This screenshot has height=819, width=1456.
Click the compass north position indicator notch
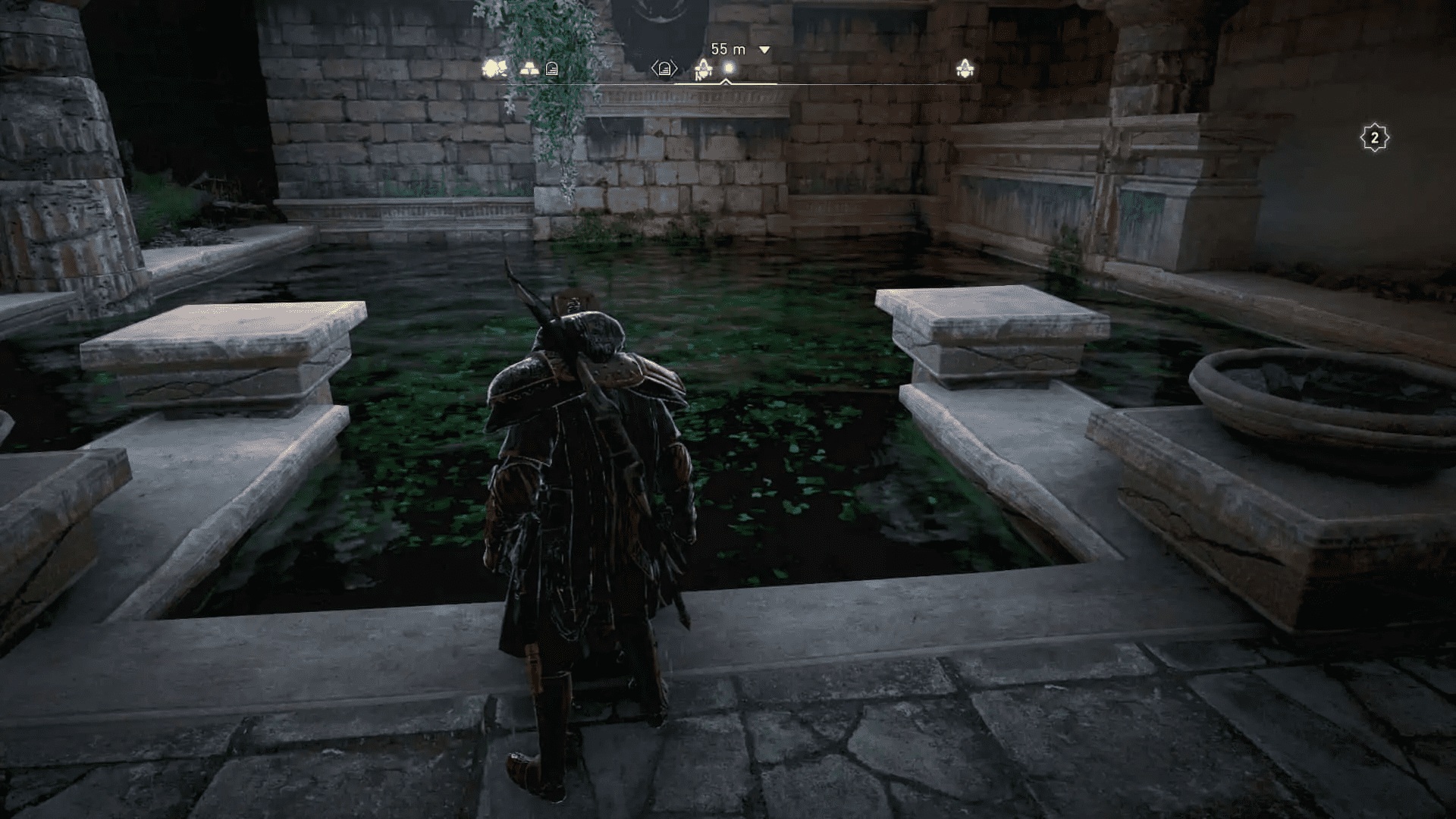point(725,80)
